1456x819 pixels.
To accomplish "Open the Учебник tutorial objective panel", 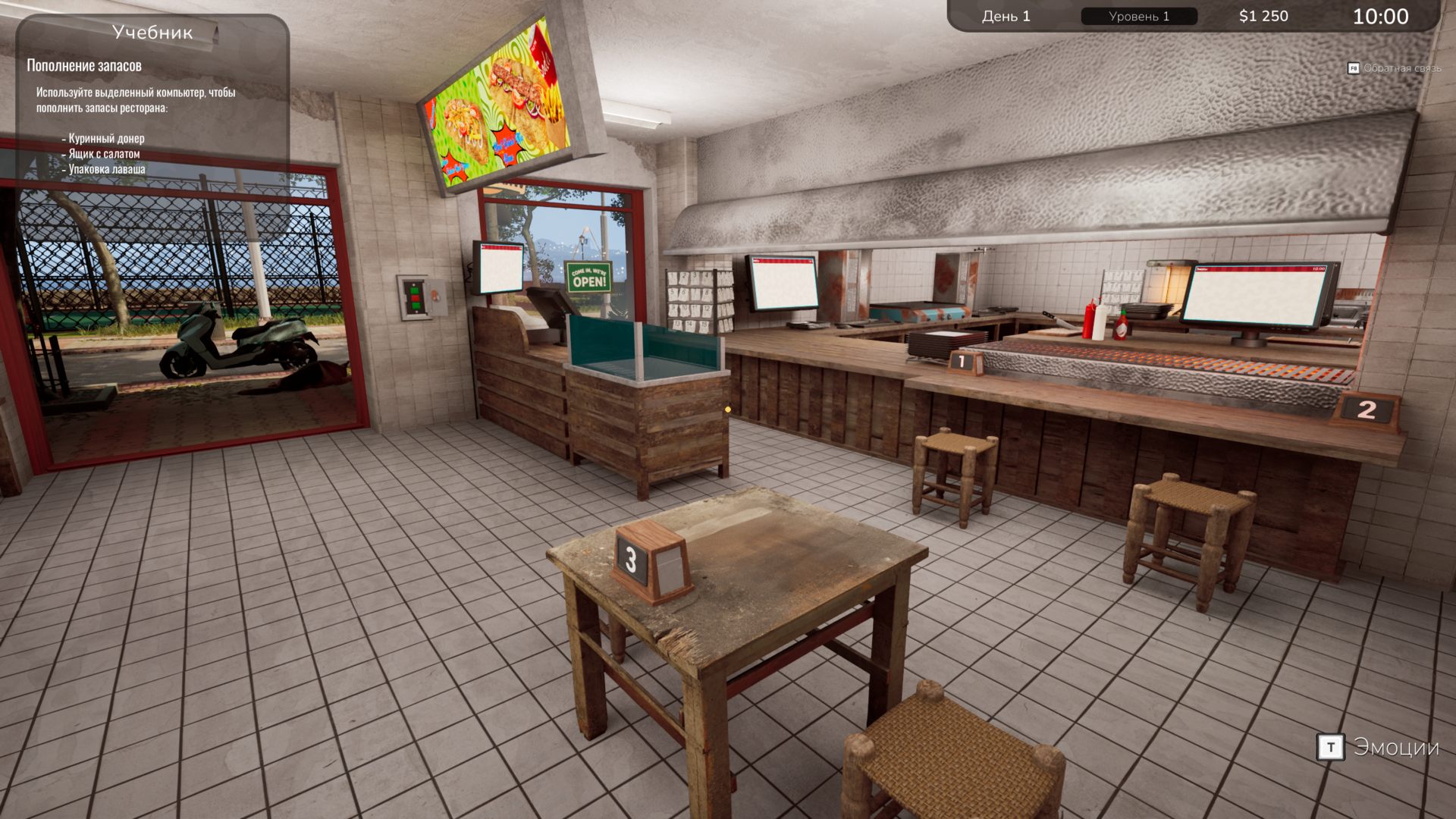I will click(152, 33).
